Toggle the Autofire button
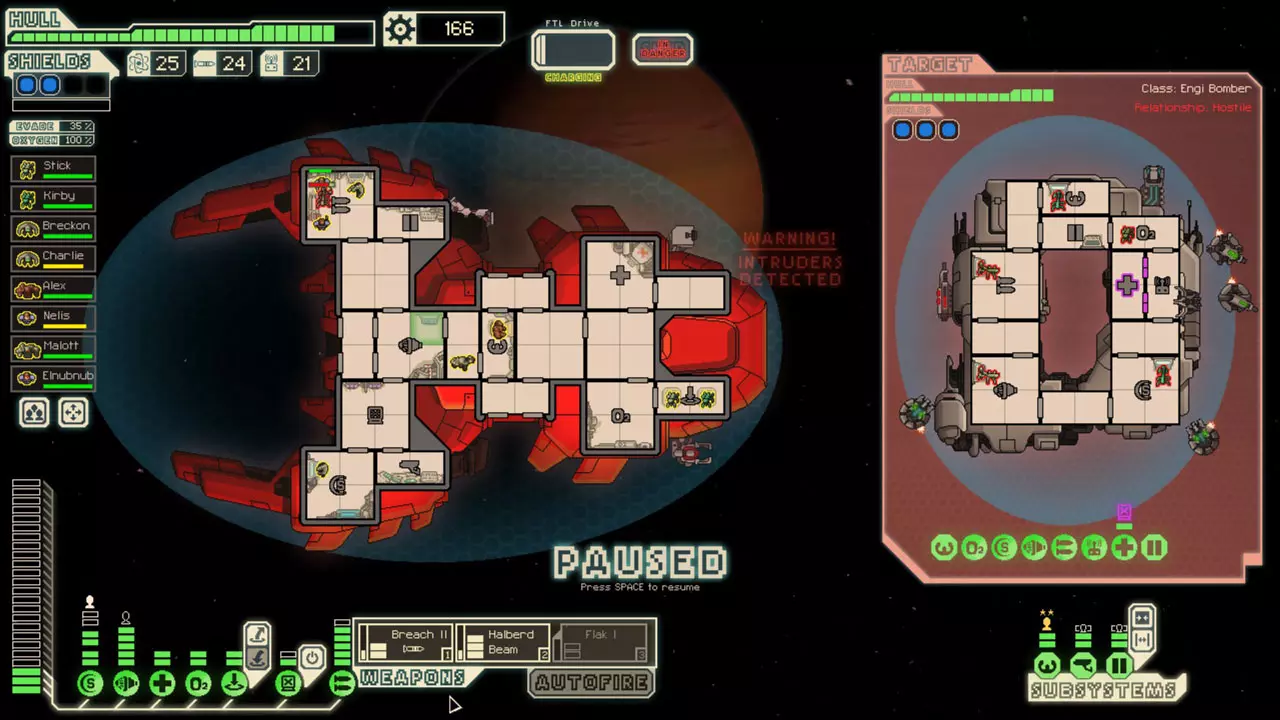1280x720 pixels. (x=592, y=683)
